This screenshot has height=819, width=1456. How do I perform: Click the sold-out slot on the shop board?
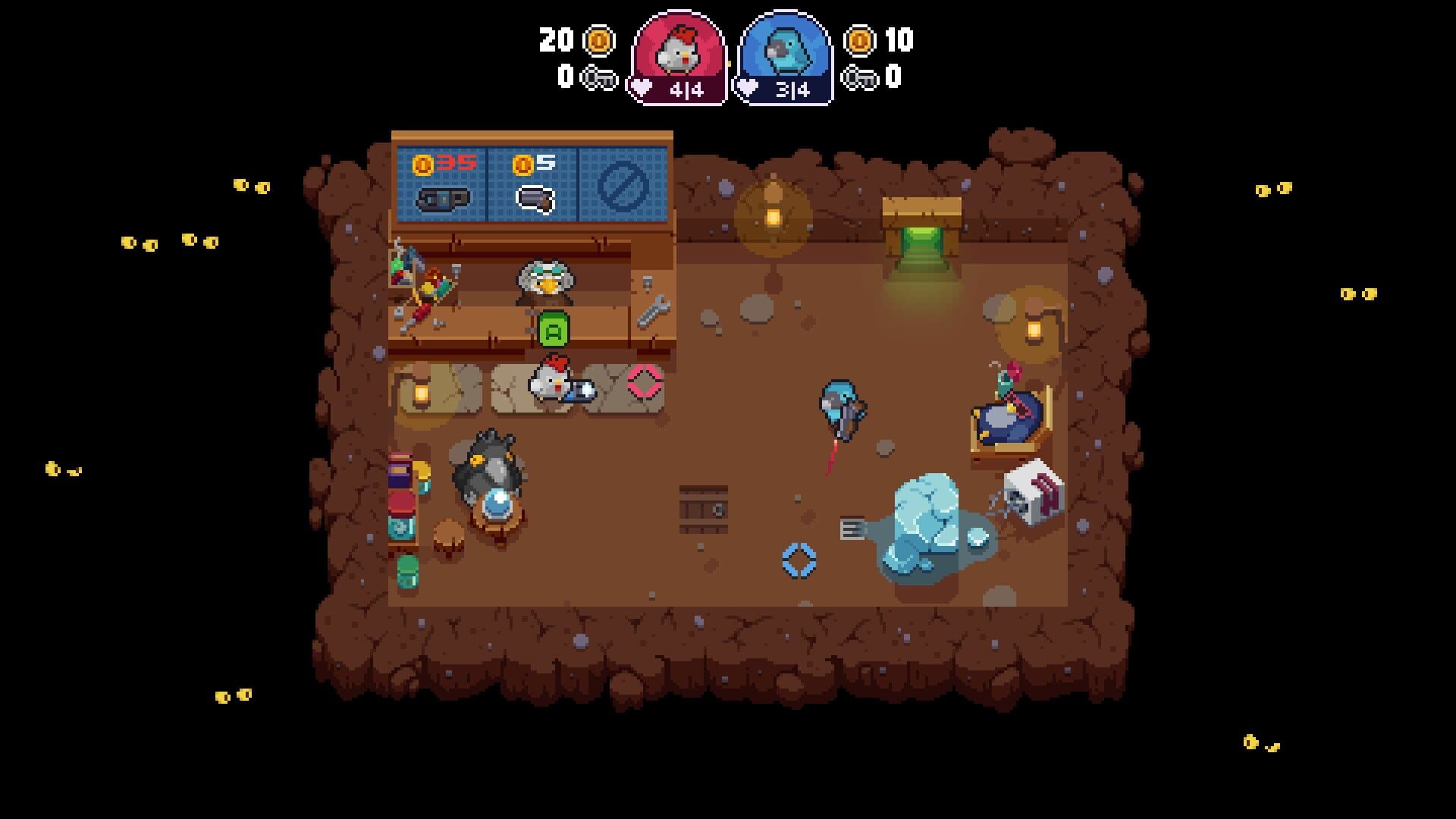tap(622, 184)
